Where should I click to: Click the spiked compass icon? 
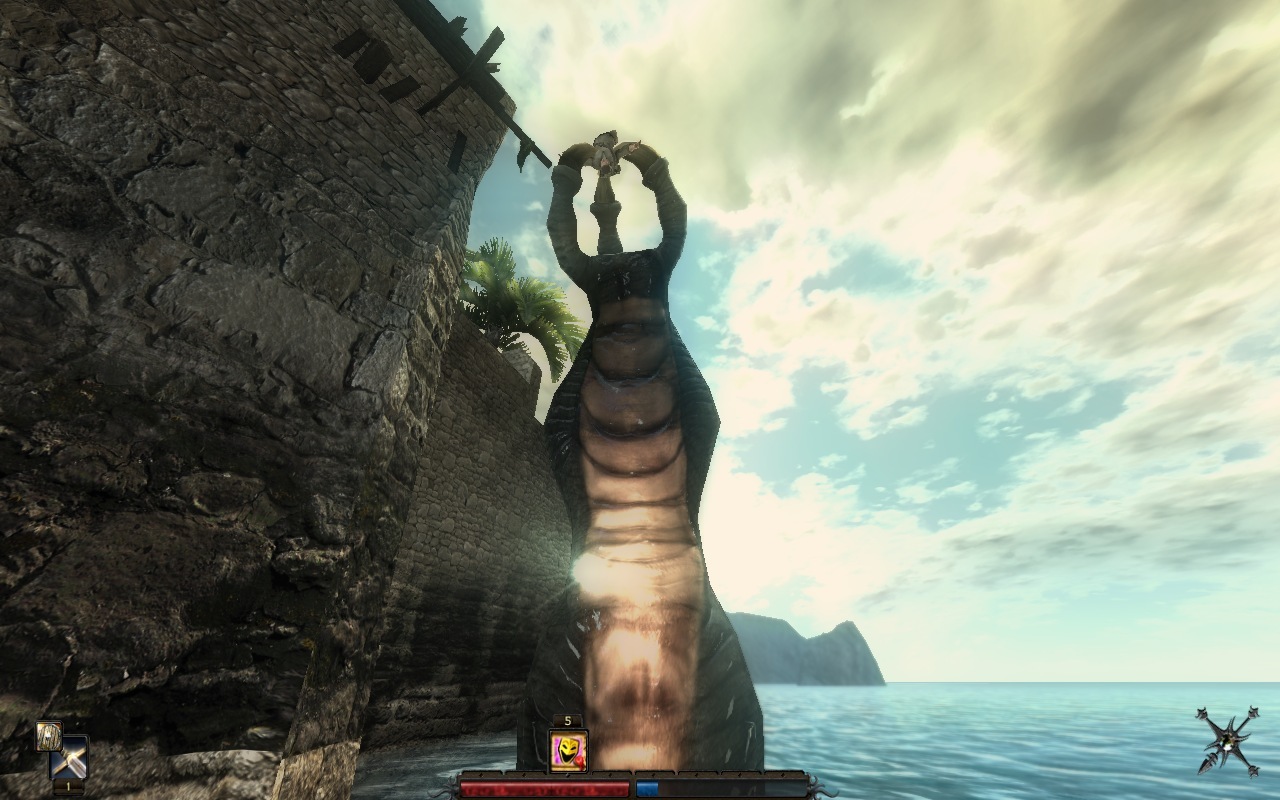coord(1228,740)
